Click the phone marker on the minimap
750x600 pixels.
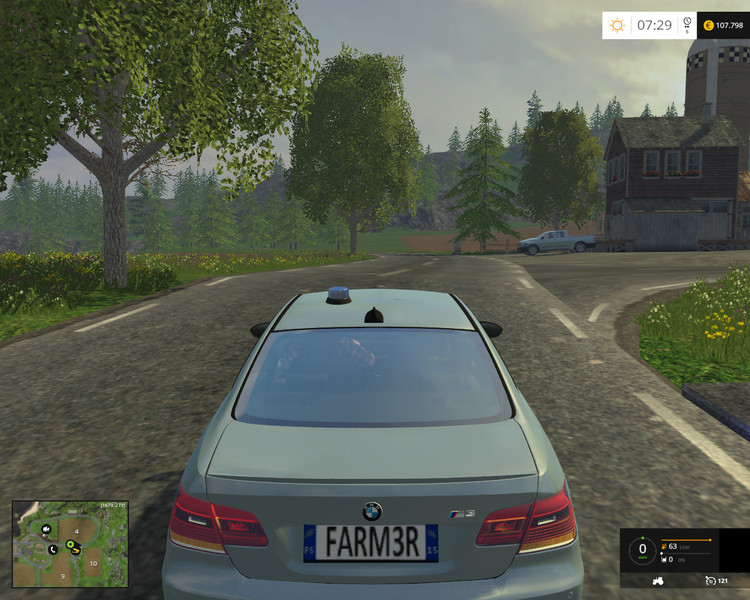click(52, 549)
